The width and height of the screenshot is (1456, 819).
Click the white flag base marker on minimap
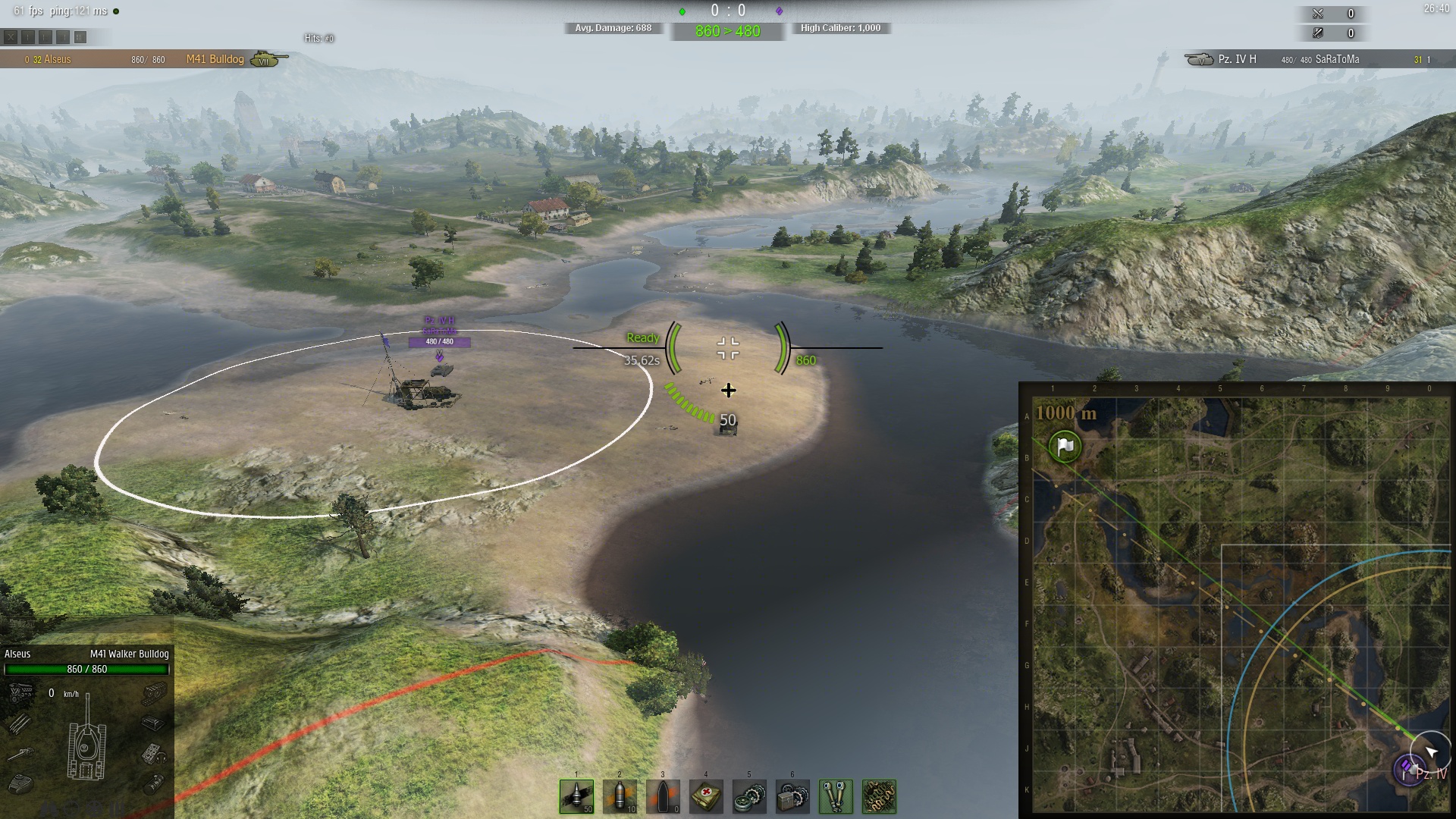click(1065, 446)
